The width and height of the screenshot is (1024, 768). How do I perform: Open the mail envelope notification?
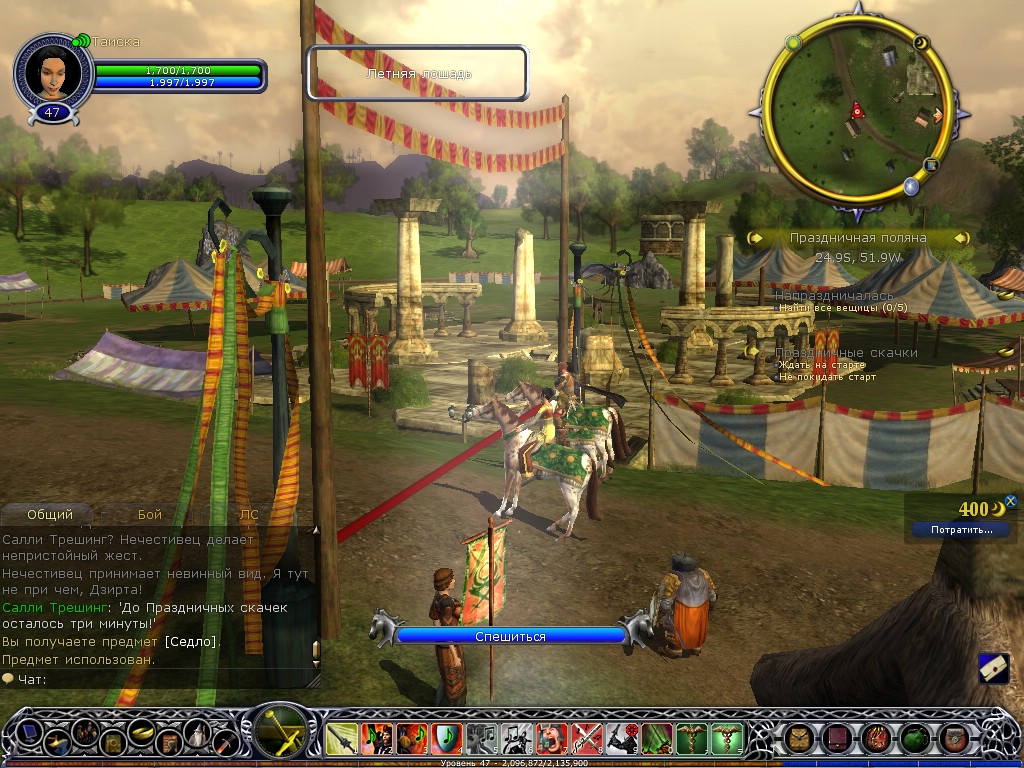click(993, 668)
